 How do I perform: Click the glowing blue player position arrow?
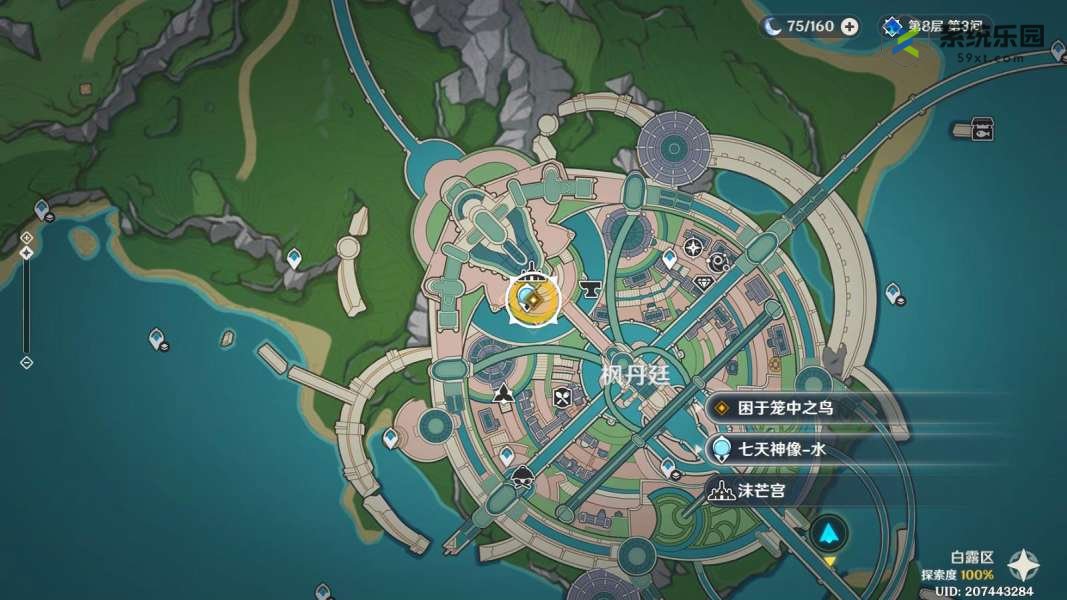click(829, 534)
